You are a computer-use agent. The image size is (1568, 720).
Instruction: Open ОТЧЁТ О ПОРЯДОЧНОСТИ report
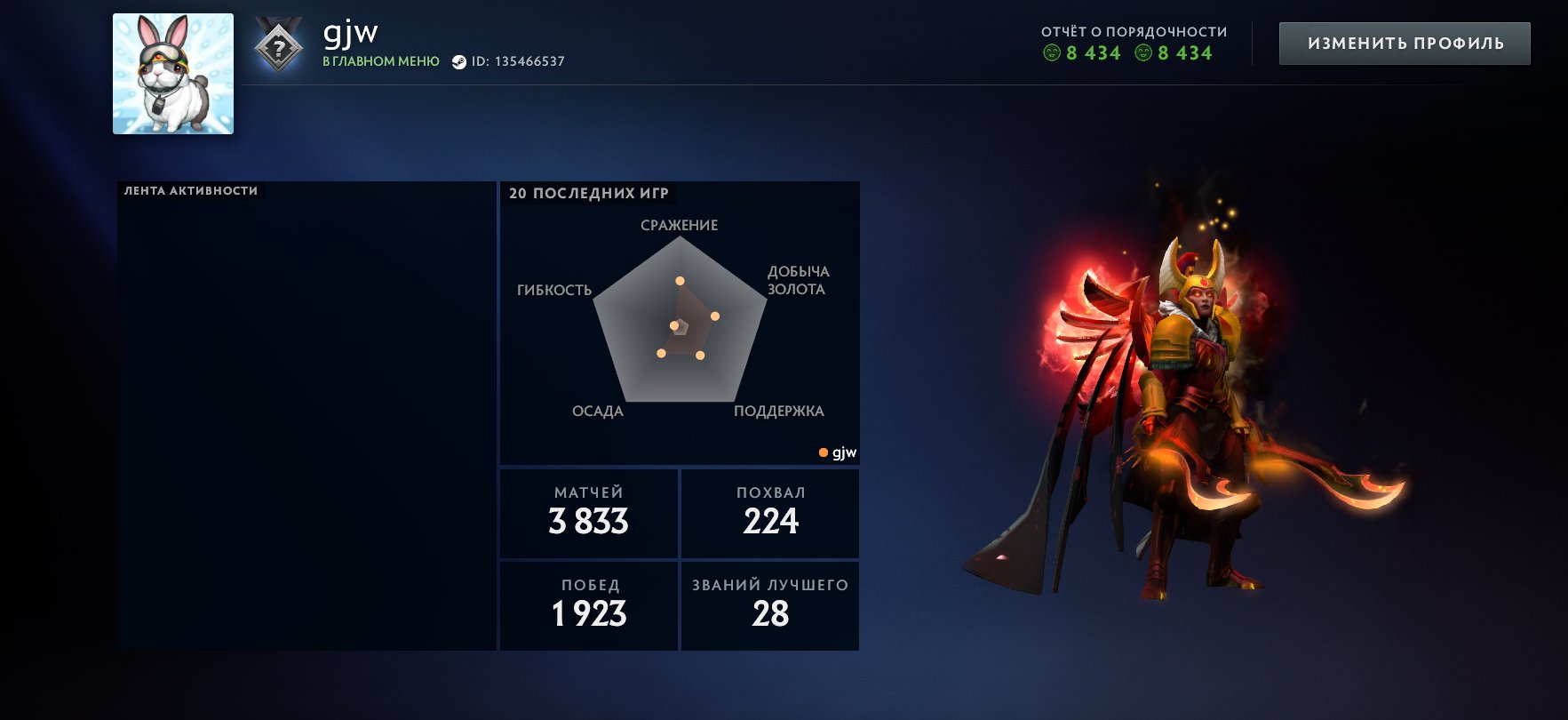1134,29
